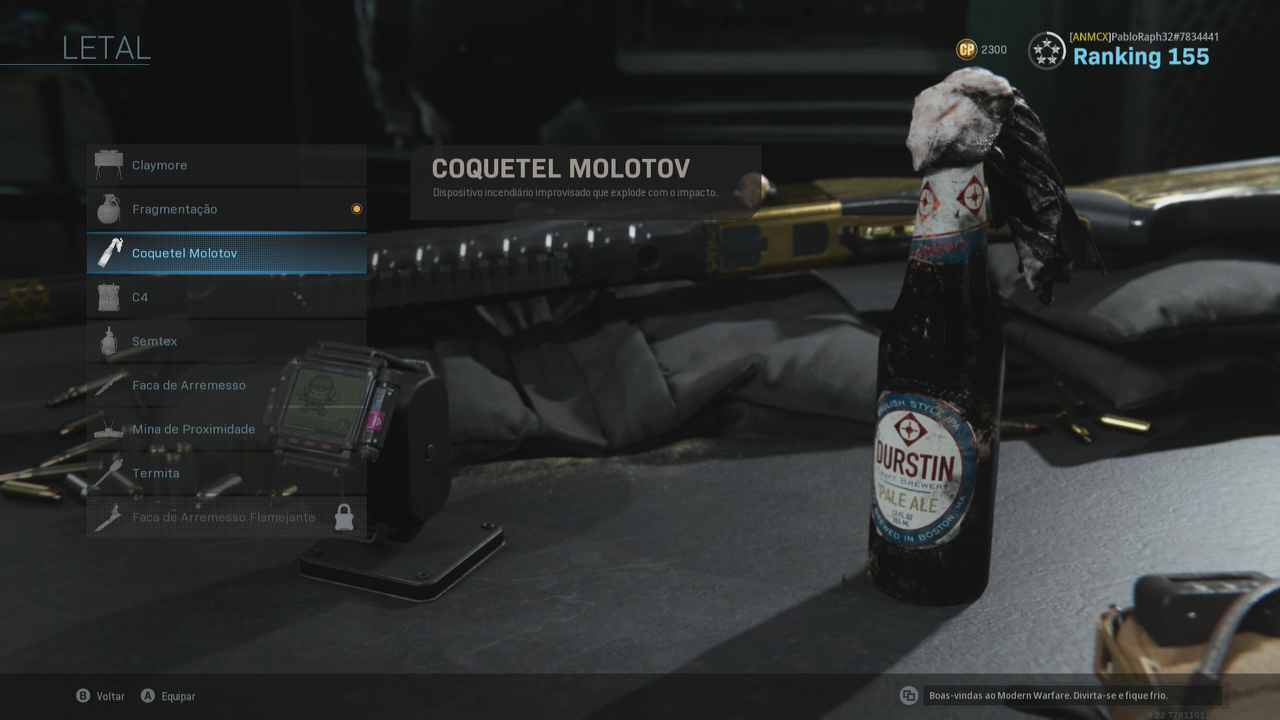Click the CP points coin icon
Screen dimensions: 1280x720
[x=966, y=50]
